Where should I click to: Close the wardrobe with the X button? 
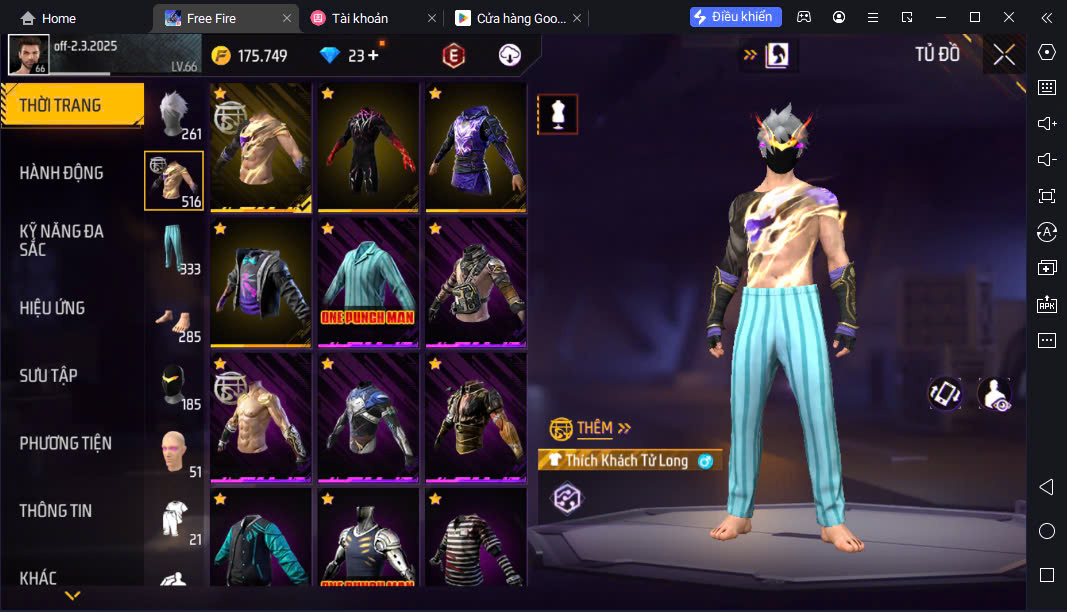(1004, 54)
